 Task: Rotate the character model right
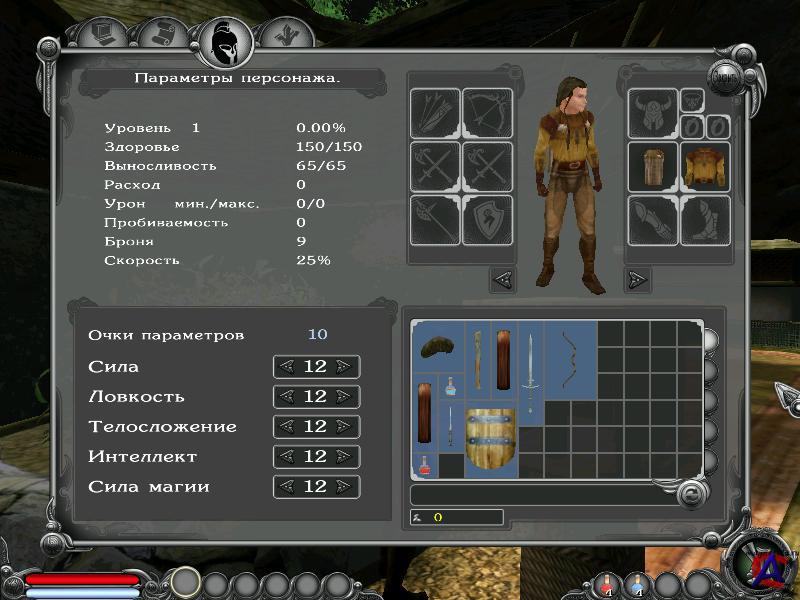(637, 278)
